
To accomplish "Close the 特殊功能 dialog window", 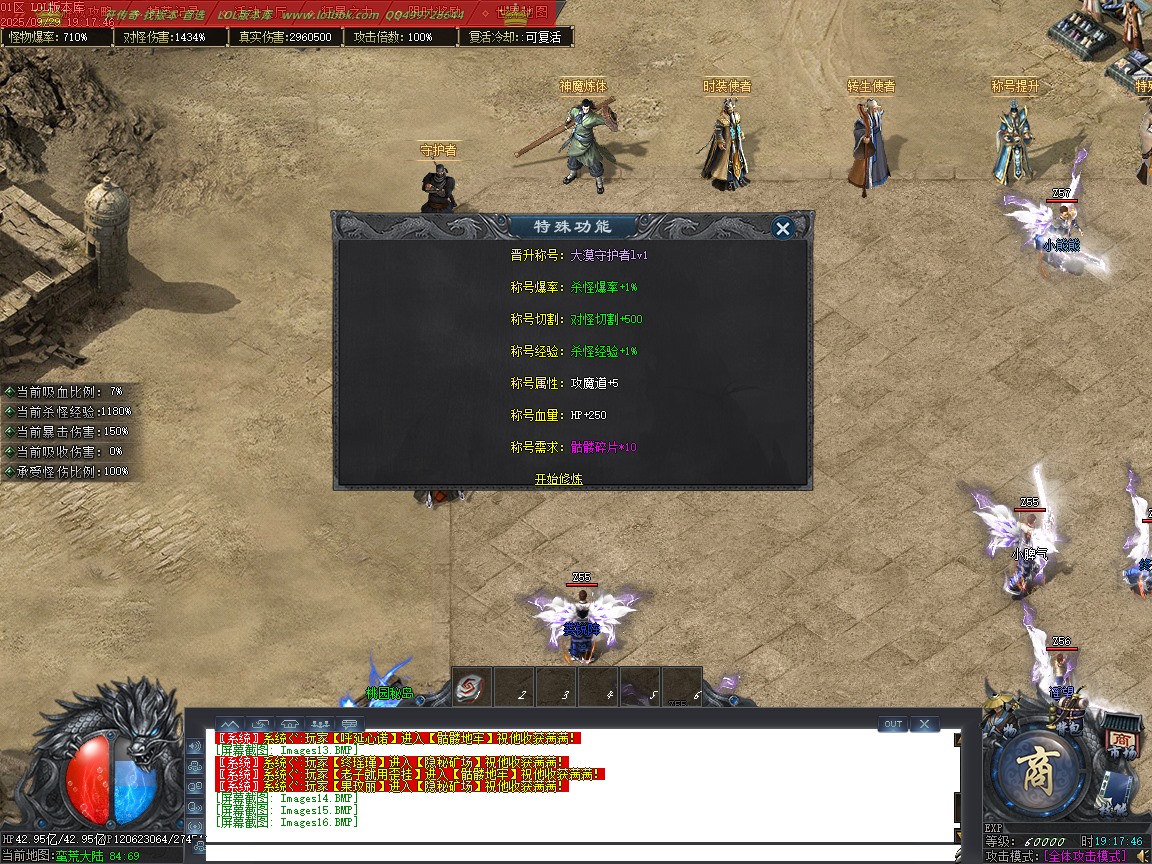I will [783, 229].
